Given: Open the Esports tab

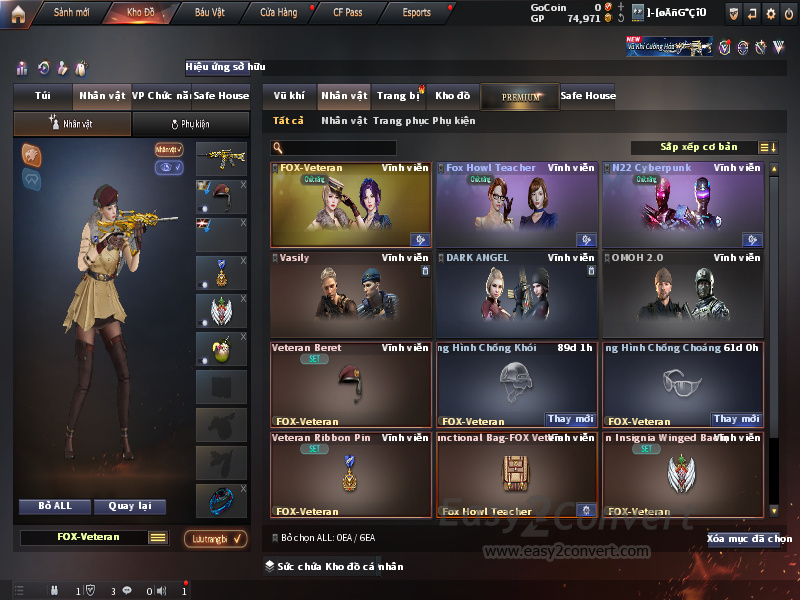Looking at the screenshot, I should tap(416, 13).
